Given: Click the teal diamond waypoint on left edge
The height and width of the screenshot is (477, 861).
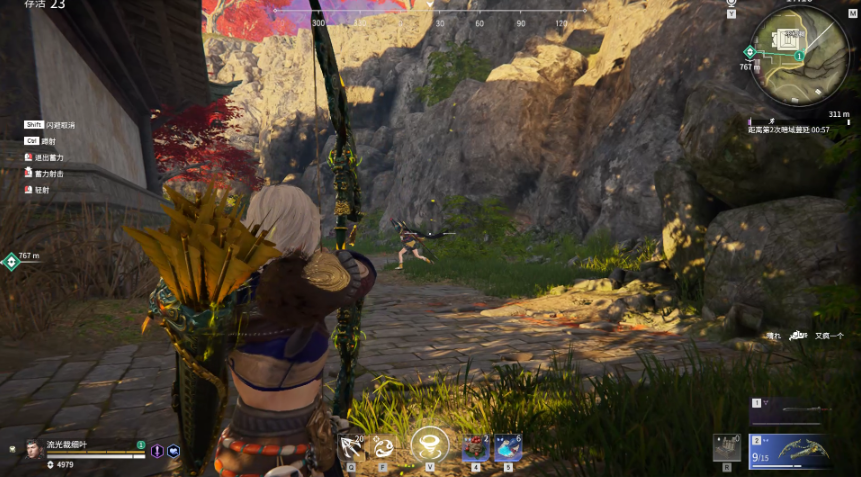Looking at the screenshot, I should [x=10, y=262].
